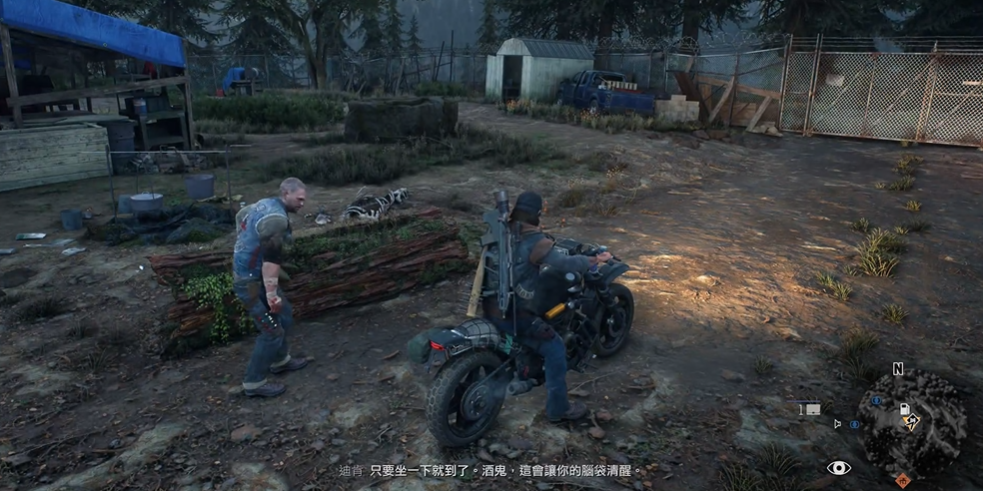Click the speaker noise indicator icon
The height and width of the screenshot is (491, 983).
point(838,424)
